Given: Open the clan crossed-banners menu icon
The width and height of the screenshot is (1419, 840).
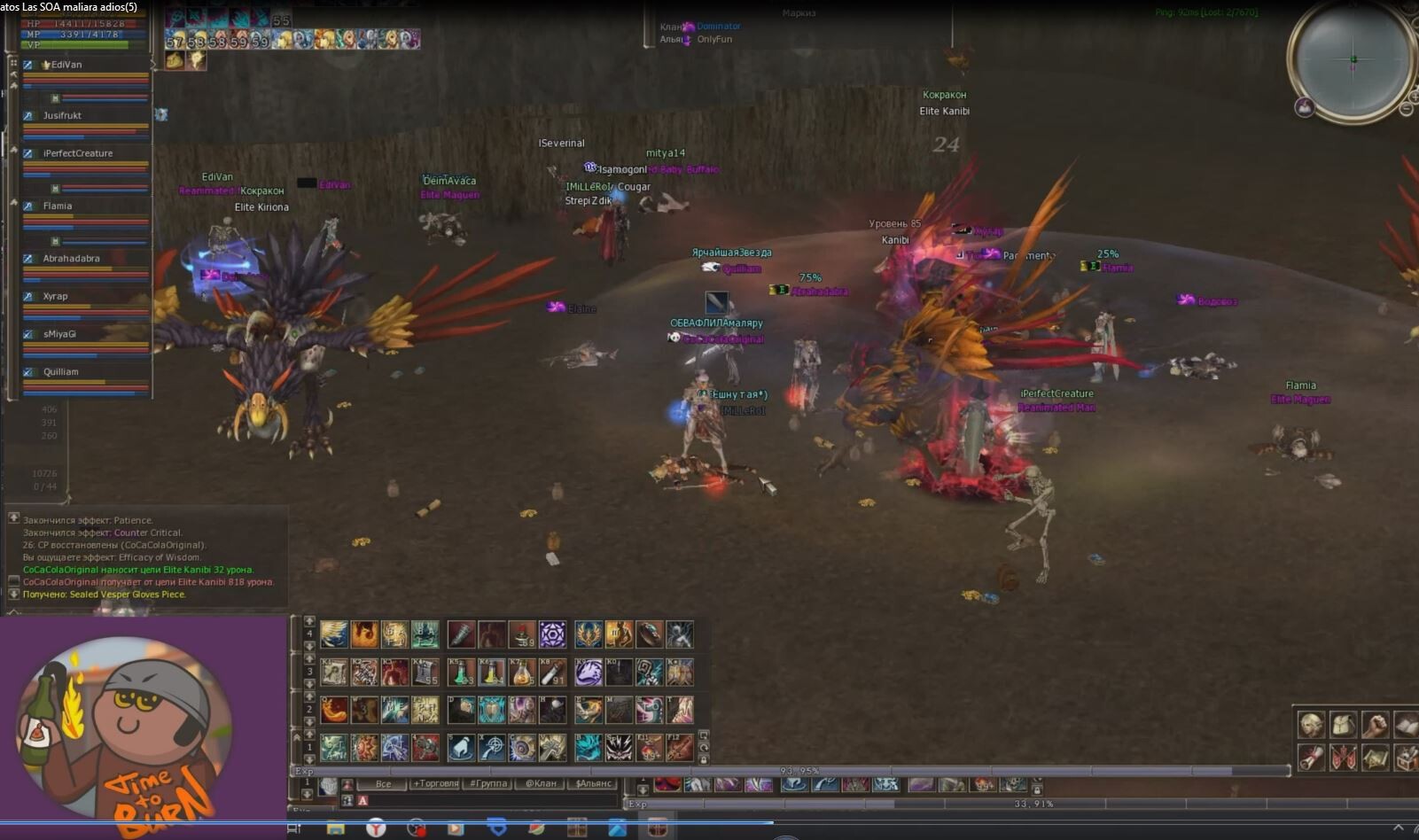Looking at the screenshot, I should pos(1343,758).
